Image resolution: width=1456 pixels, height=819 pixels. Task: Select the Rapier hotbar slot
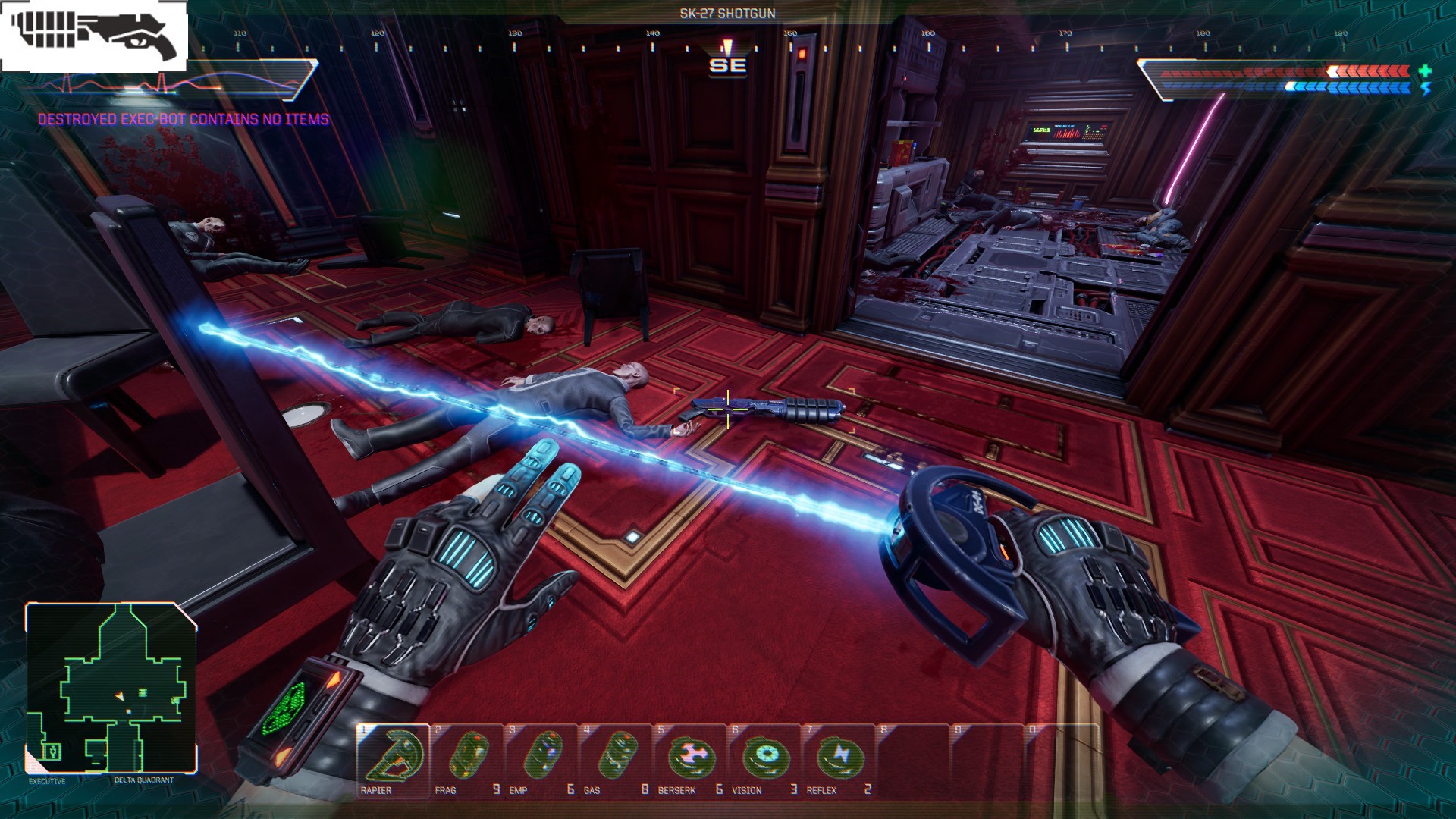[x=393, y=760]
